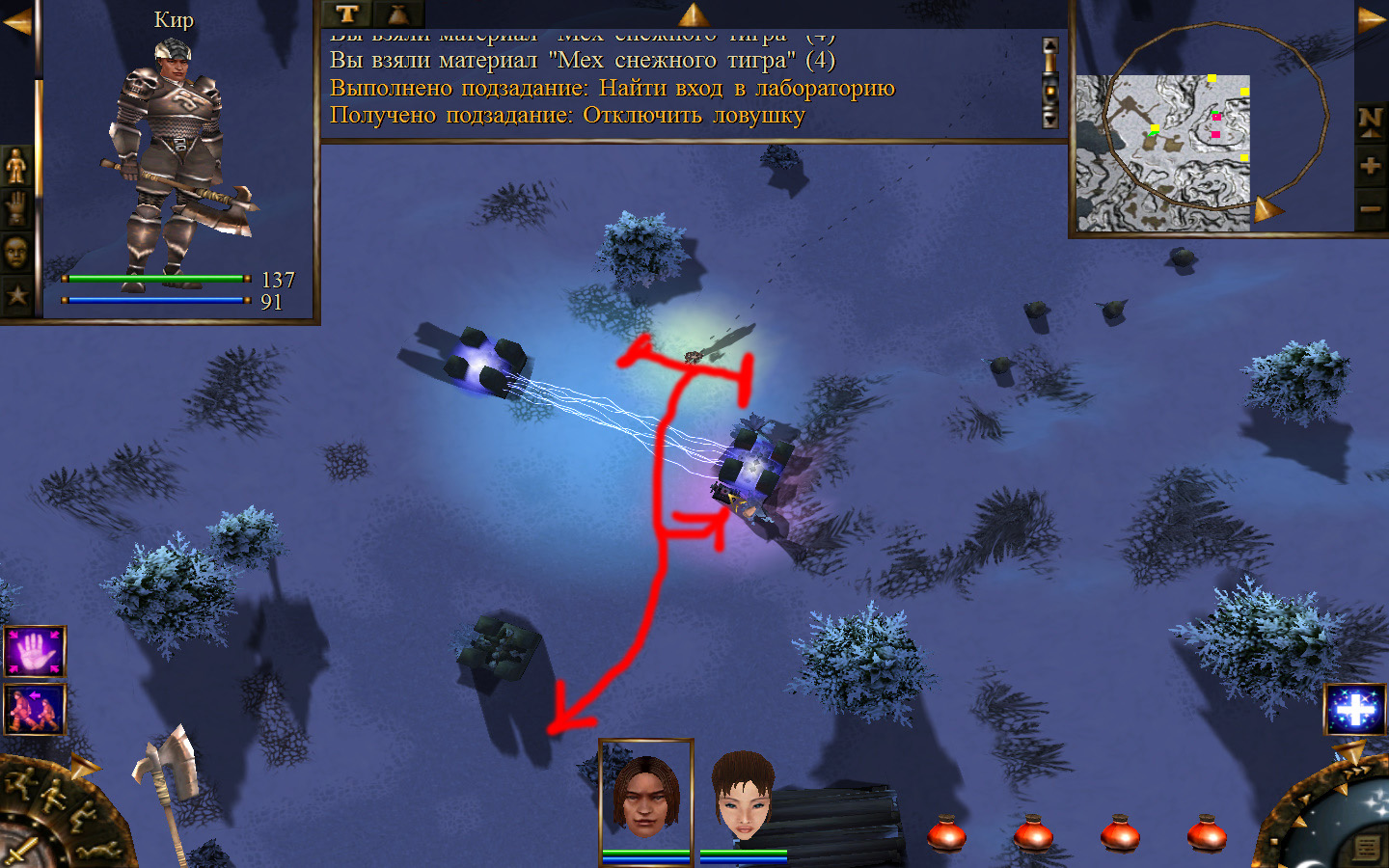Screen dimensions: 1389x868
Task: Click the minimap zoom-out minus button
Action: click(1370, 208)
